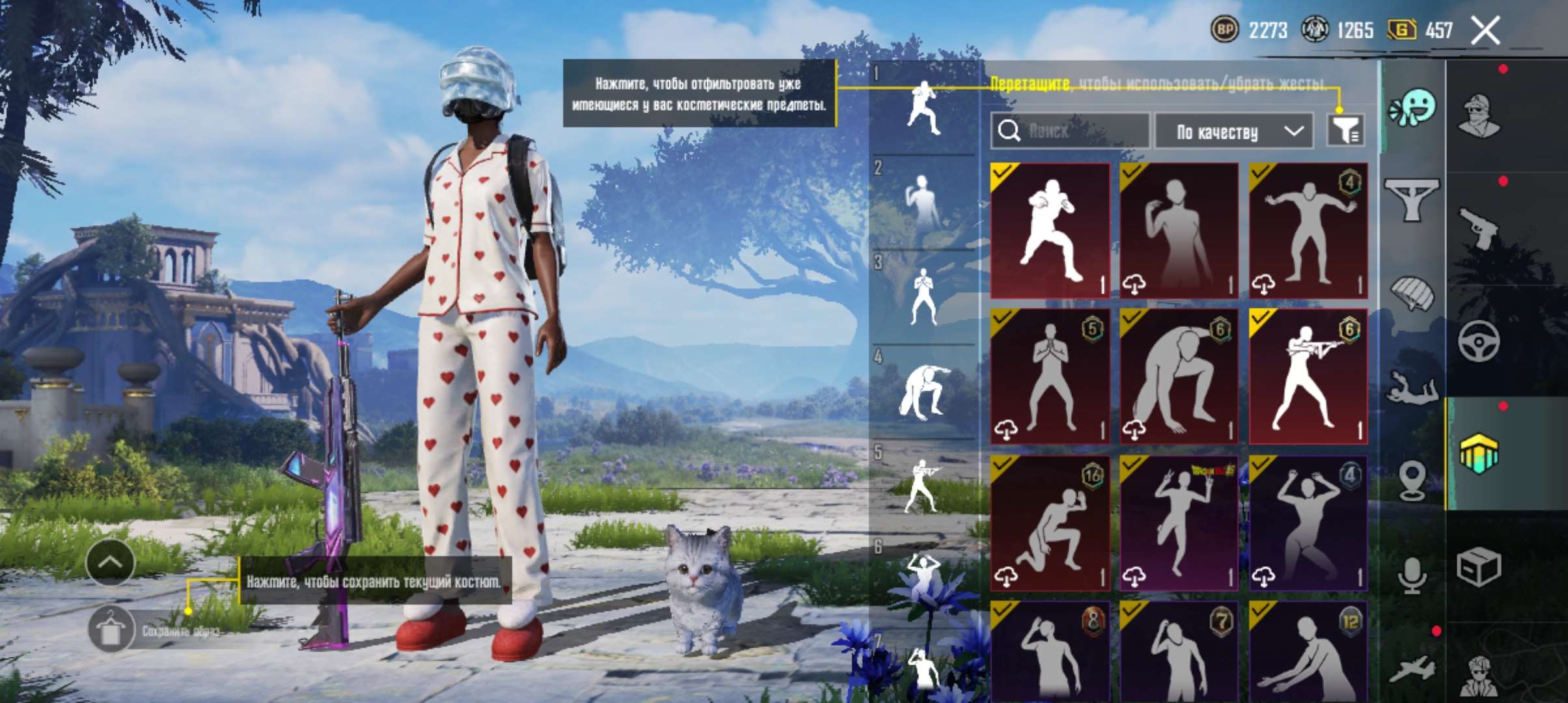The height and width of the screenshot is (703, 1568).
Task: Open the По качеству sort dropdown
Action: 1233,130
